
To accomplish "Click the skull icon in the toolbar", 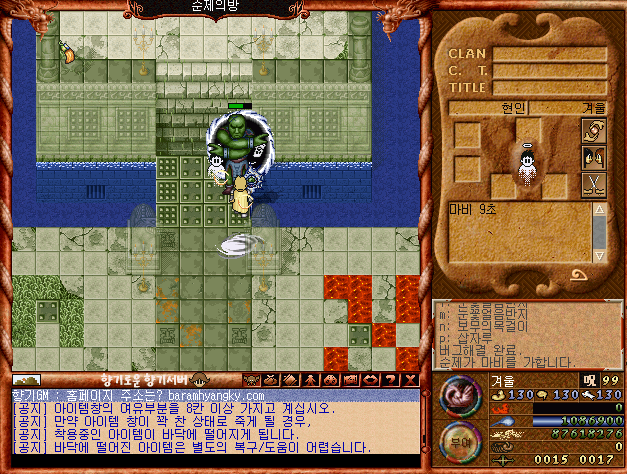I will point(251,380).
